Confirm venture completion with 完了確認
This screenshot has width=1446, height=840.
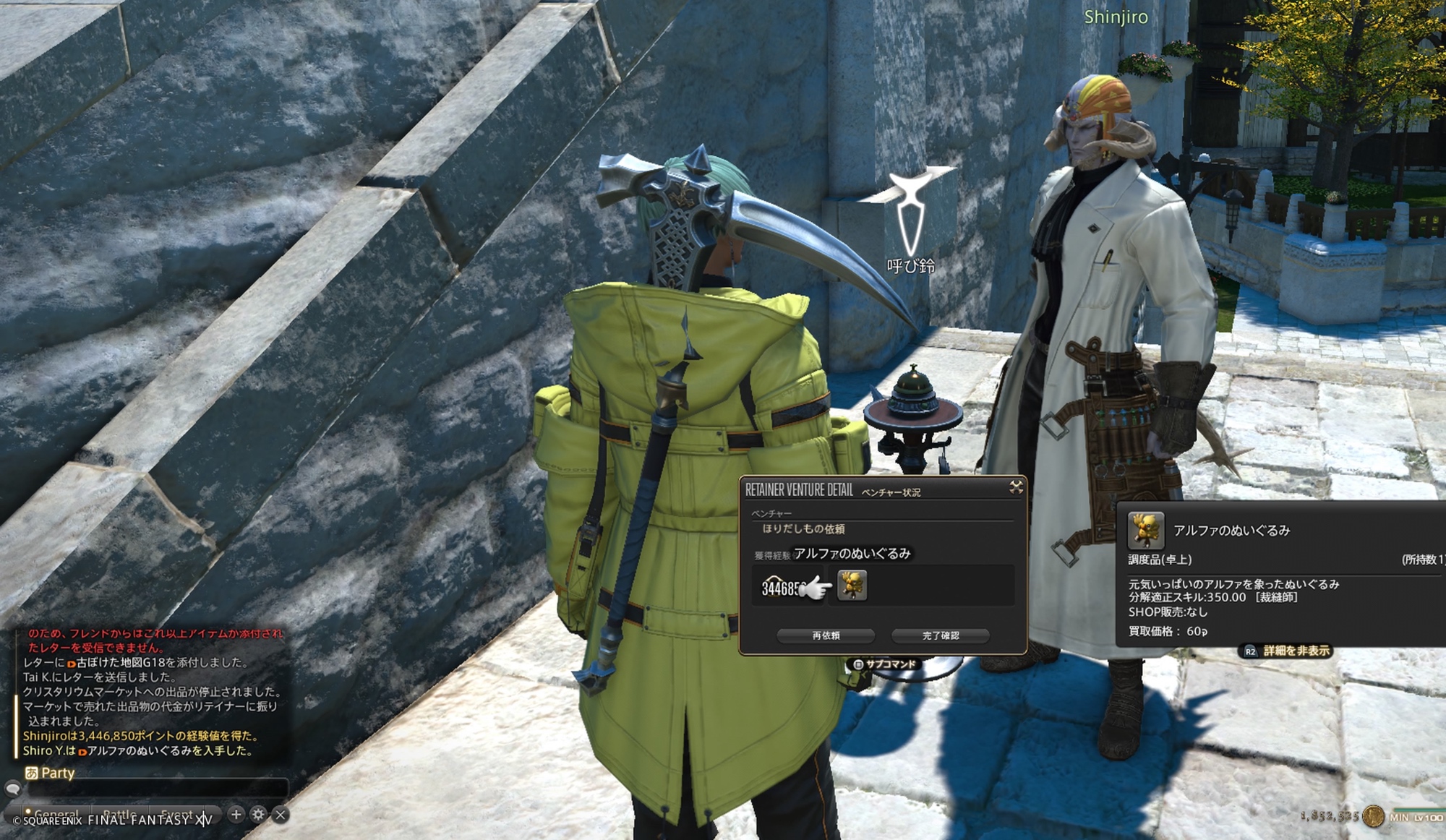(x=941, y=635)
